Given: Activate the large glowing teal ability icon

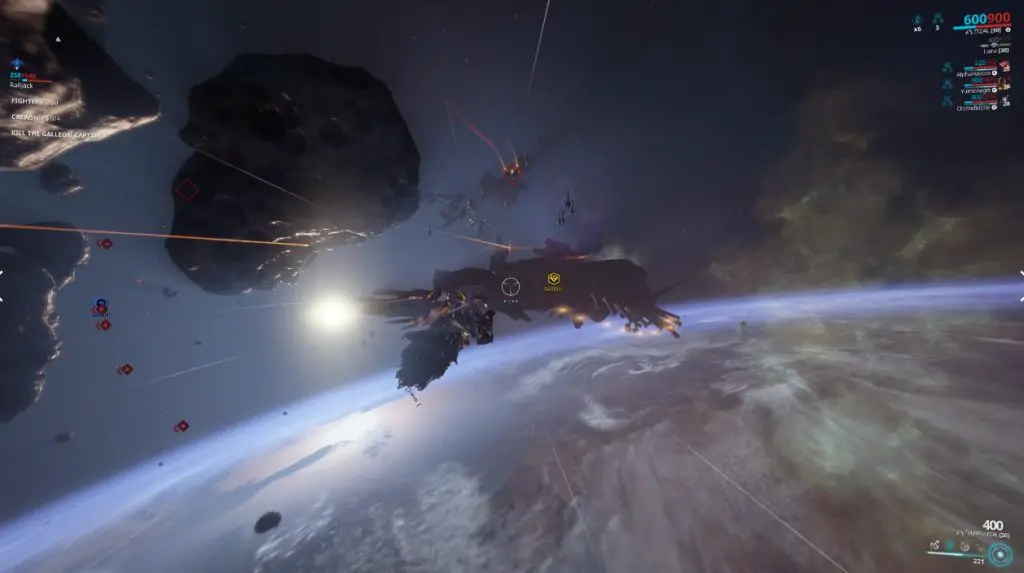Looking at the screenshot, I should [x=999, y=551].
